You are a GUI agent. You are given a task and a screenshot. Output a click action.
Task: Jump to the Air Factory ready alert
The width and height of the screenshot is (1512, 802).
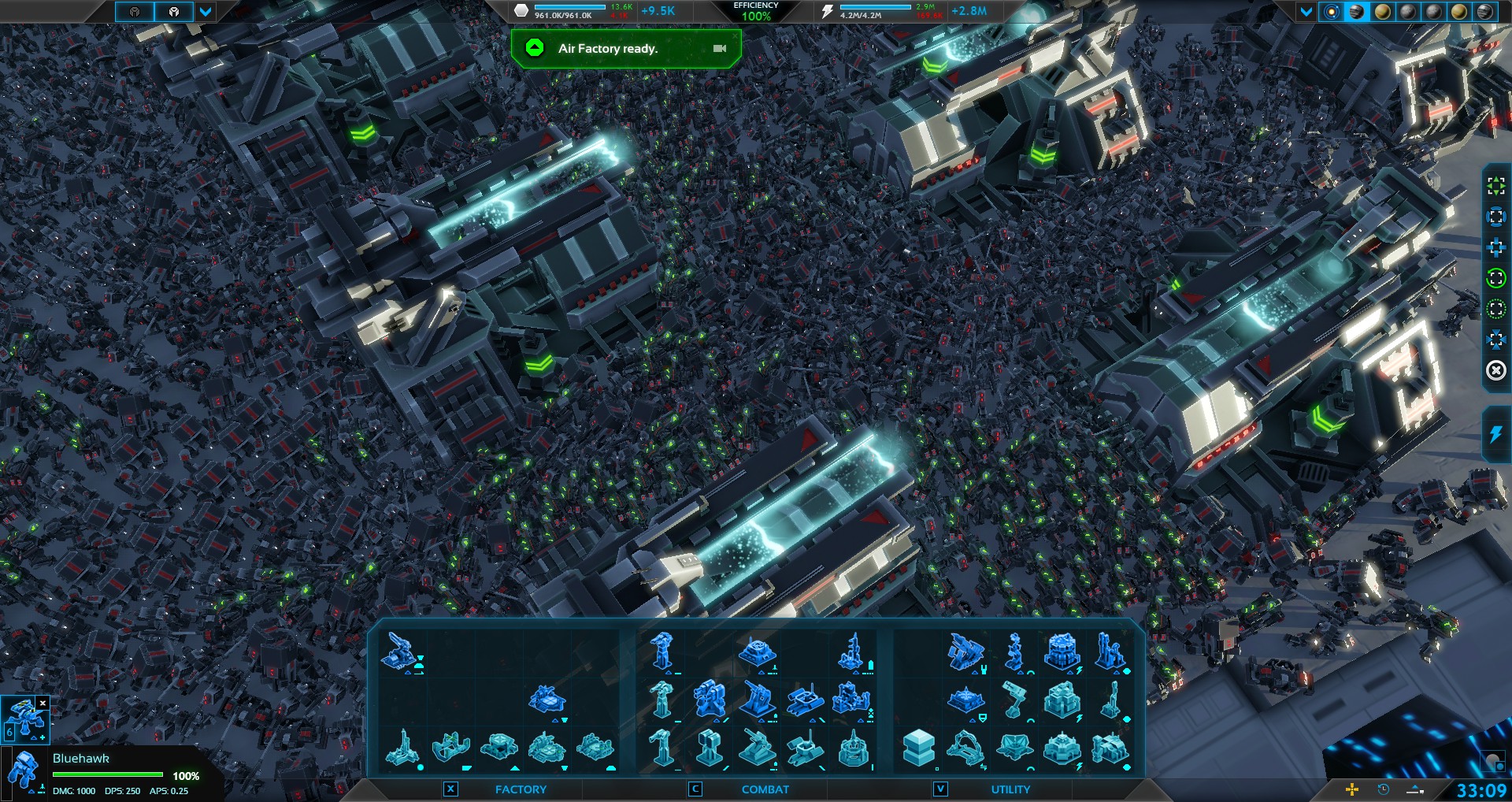[608, 49]
